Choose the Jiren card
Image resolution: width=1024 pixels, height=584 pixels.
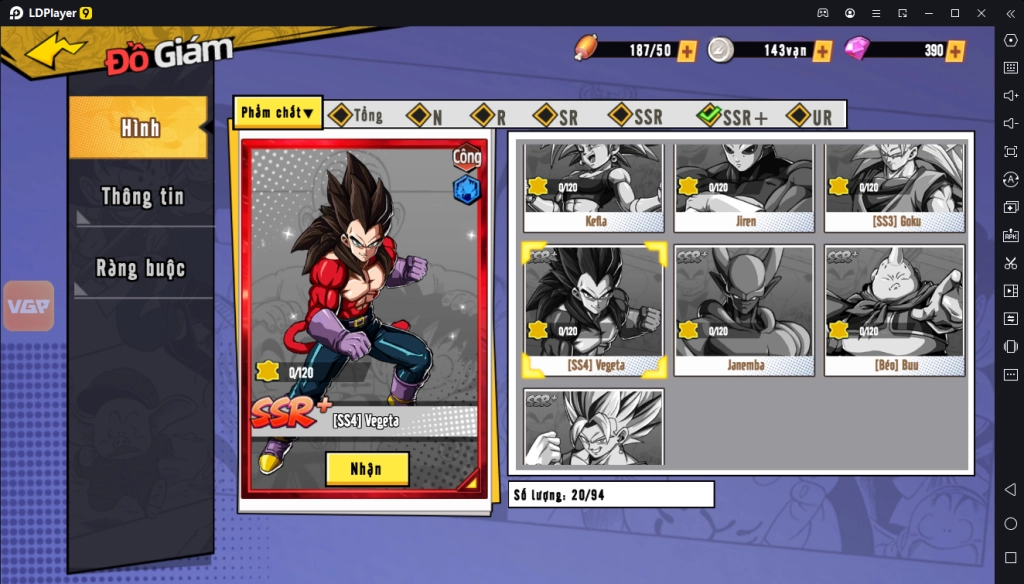click(x=744, y=188)
